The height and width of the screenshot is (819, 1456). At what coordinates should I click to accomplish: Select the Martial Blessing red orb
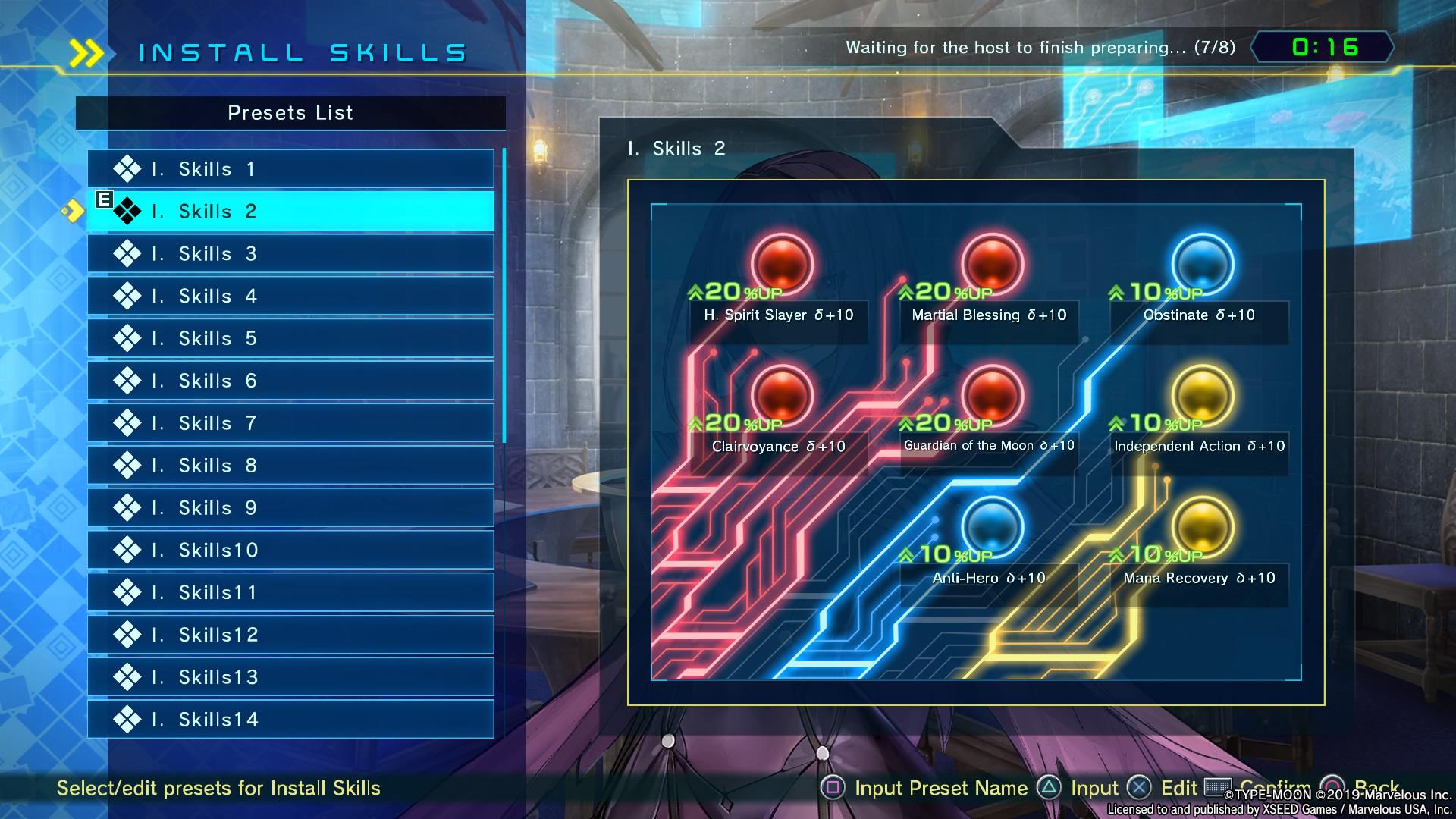[x=992, y=264]
